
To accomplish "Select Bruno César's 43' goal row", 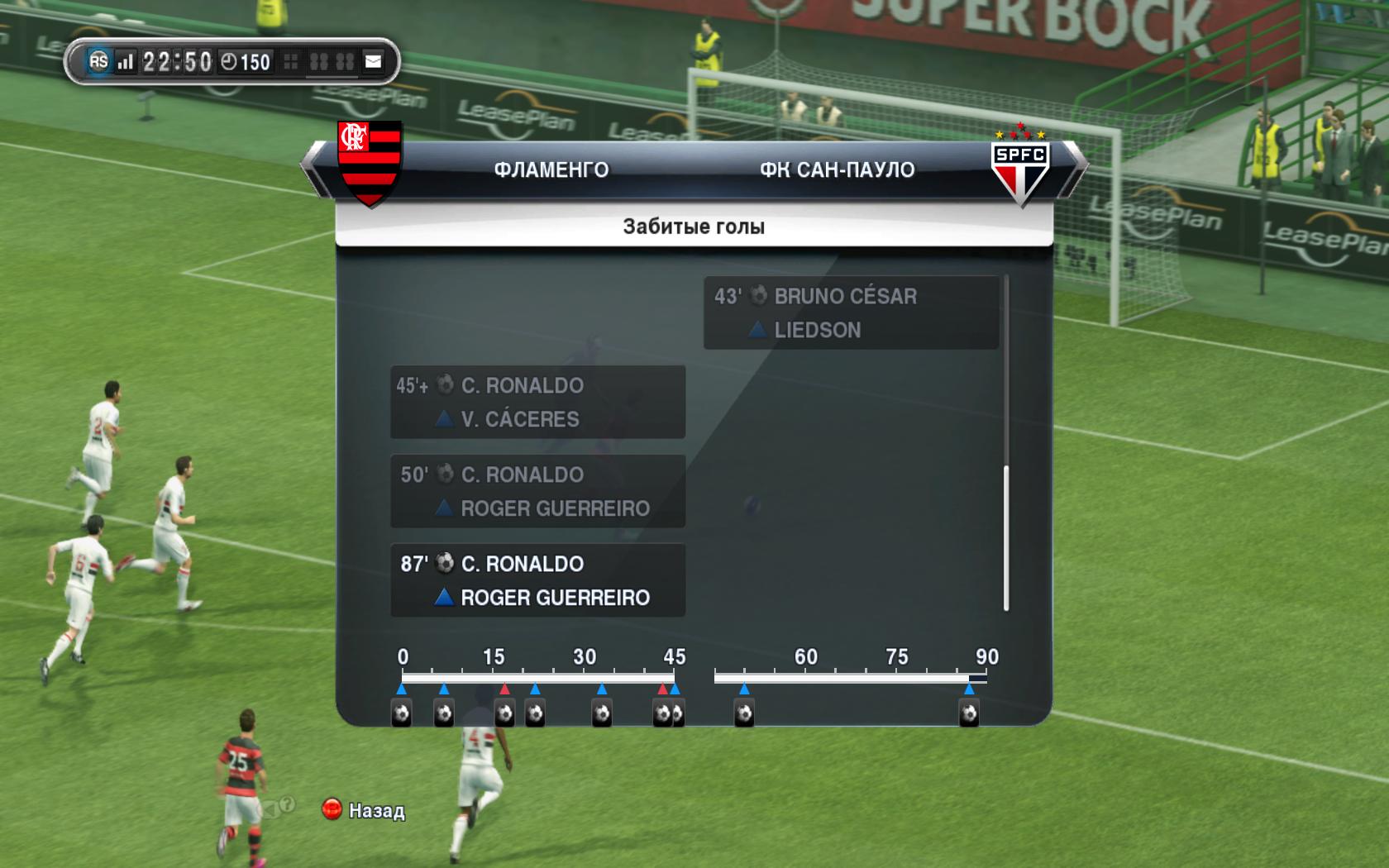I will [851, 312].
